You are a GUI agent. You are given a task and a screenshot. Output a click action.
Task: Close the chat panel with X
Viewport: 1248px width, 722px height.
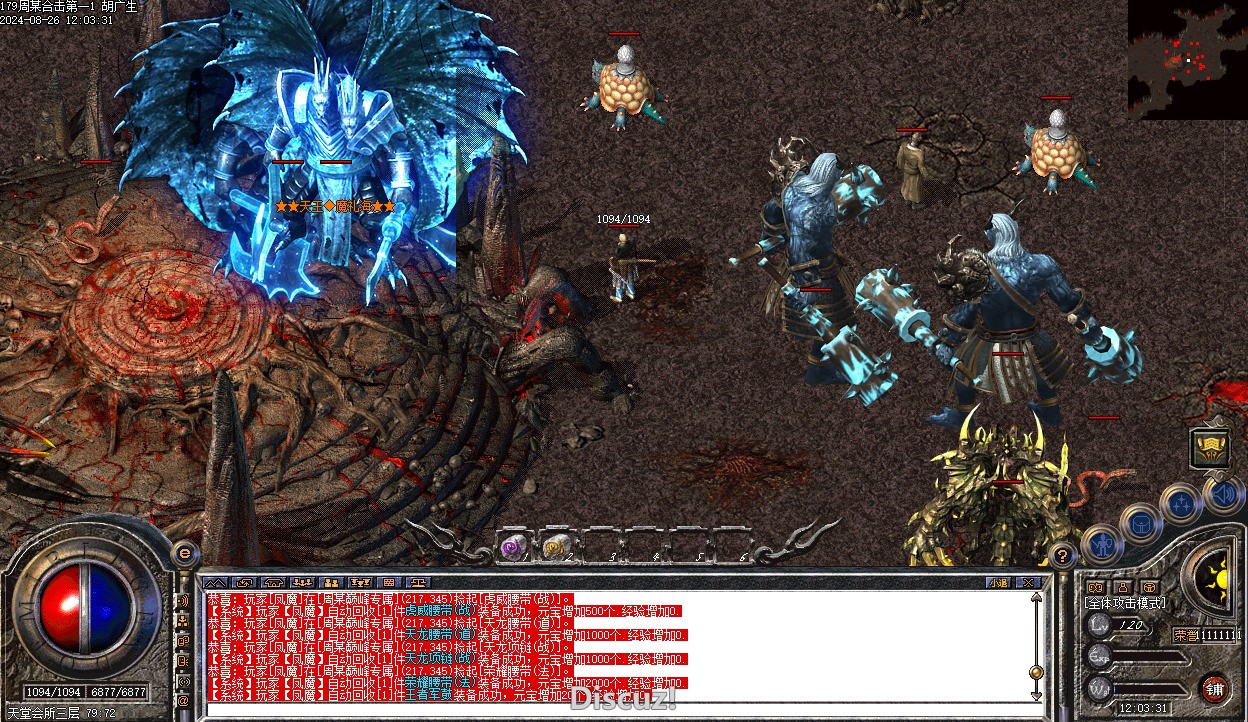click(x=1027, y=582)
